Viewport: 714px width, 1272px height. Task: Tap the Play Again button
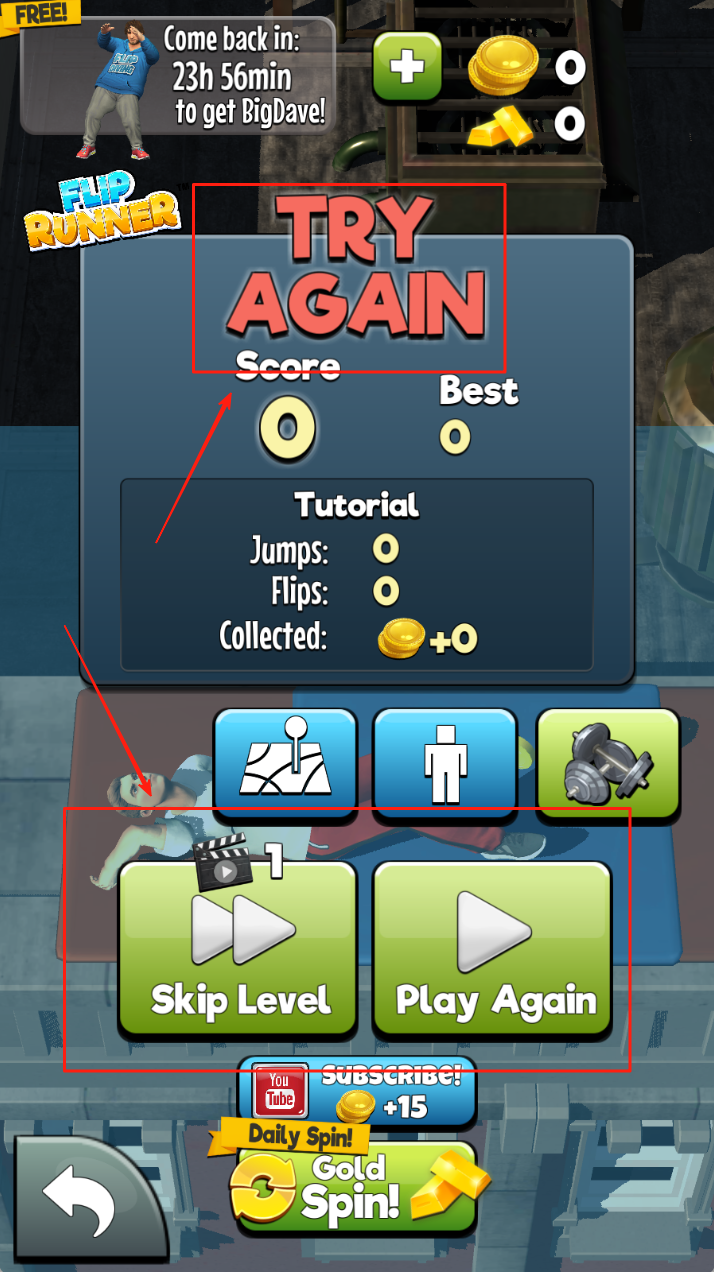click(x=492, y=948)
